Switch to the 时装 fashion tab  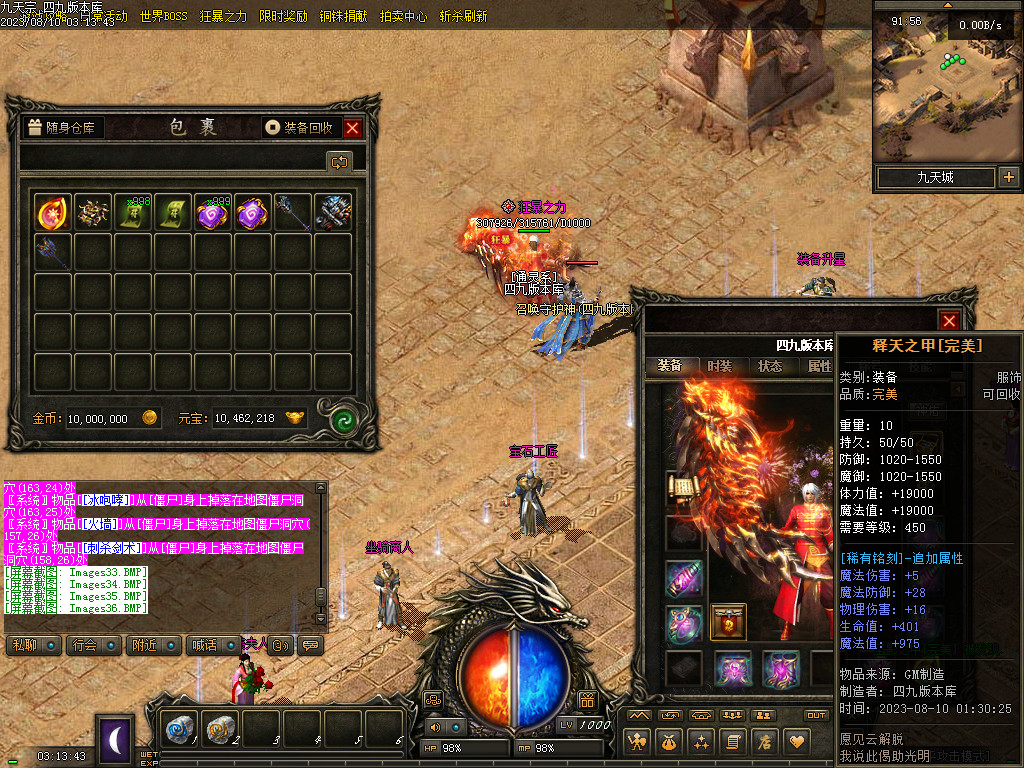coord(719,366)
